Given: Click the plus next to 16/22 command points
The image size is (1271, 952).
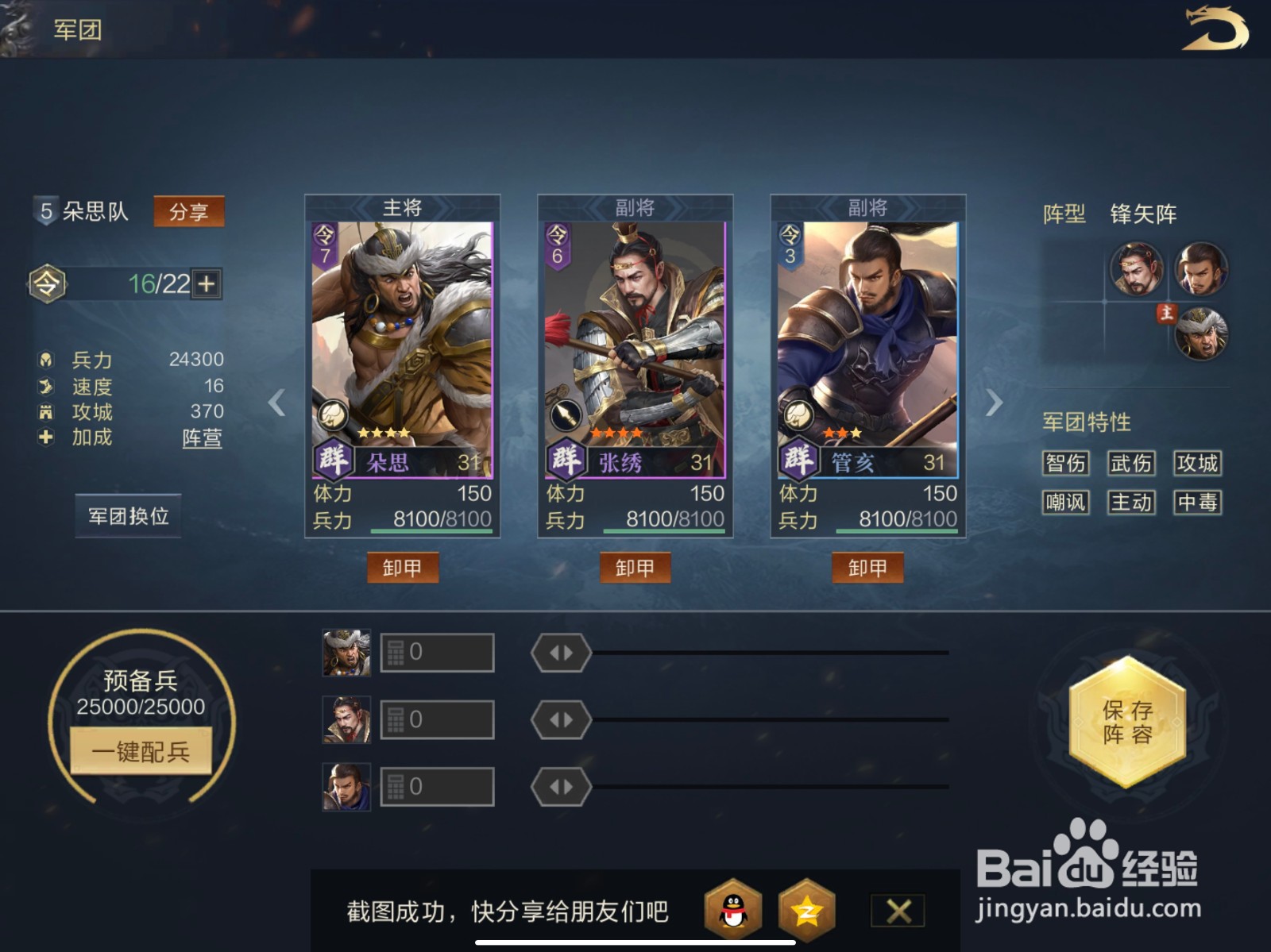Looking at the screenshot, I should coord(208,283).
